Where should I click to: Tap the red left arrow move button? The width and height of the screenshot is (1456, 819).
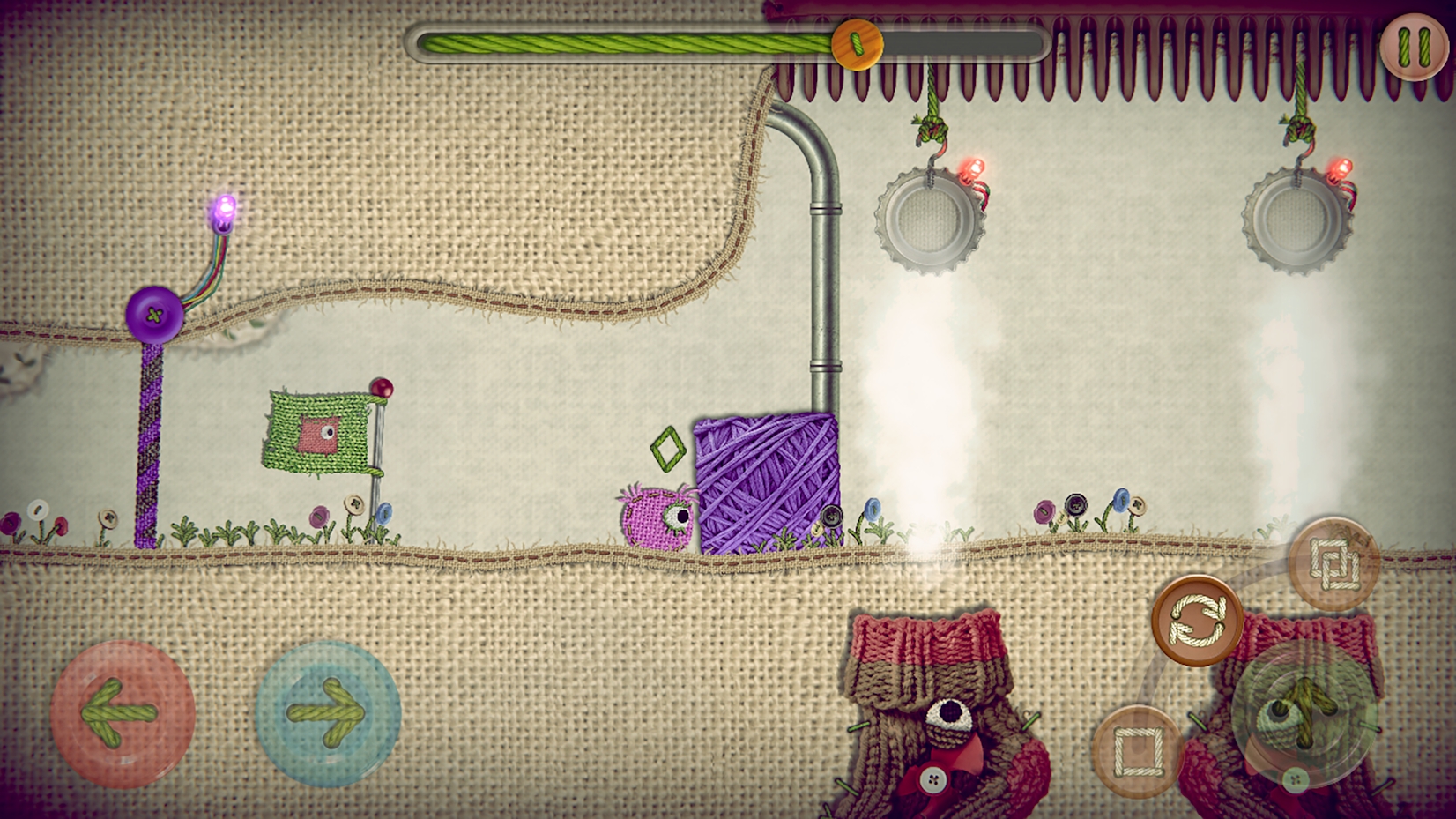pos(121,712)
